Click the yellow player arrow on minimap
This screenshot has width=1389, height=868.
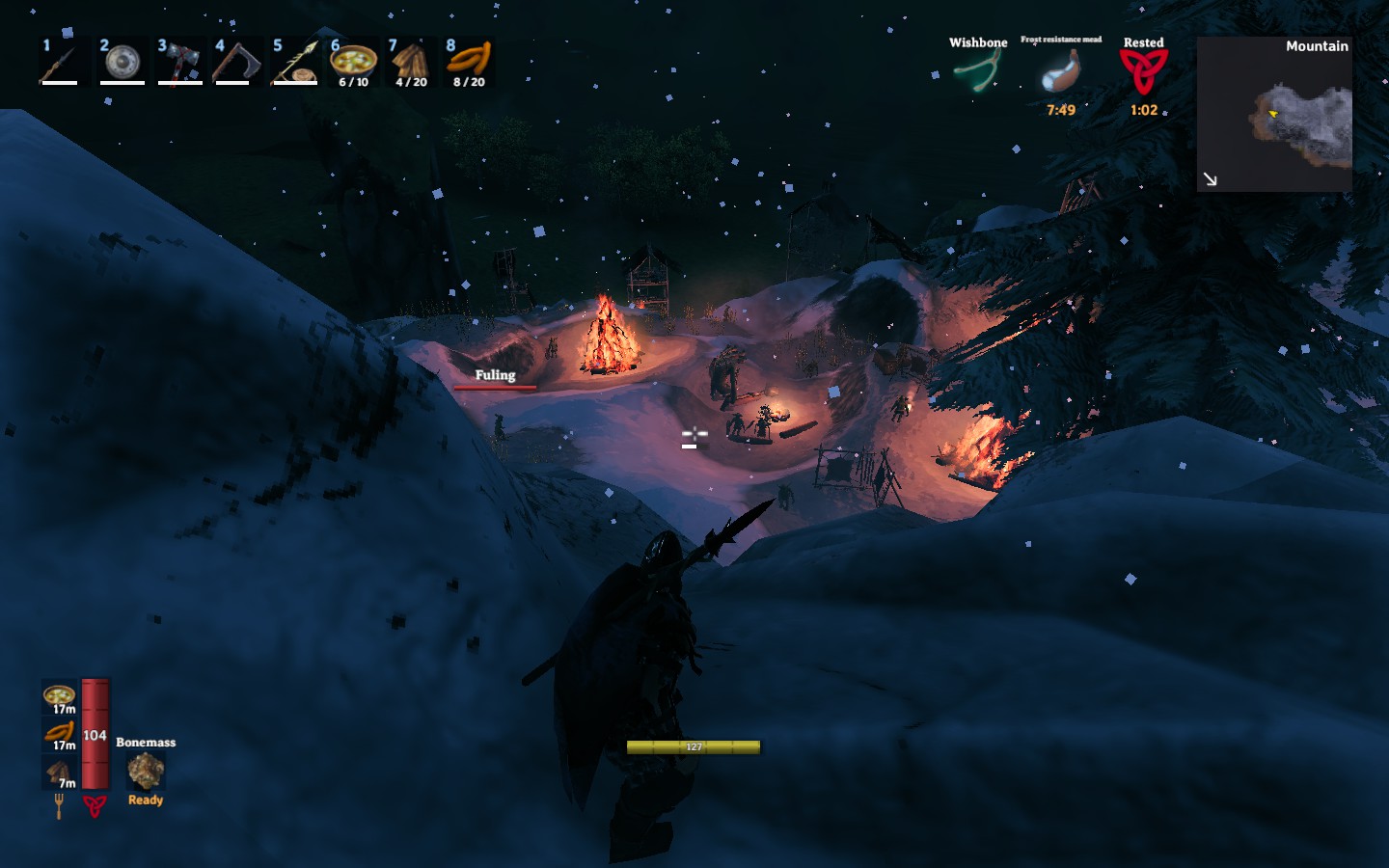pyautogui.click(x=1272, y=116)
